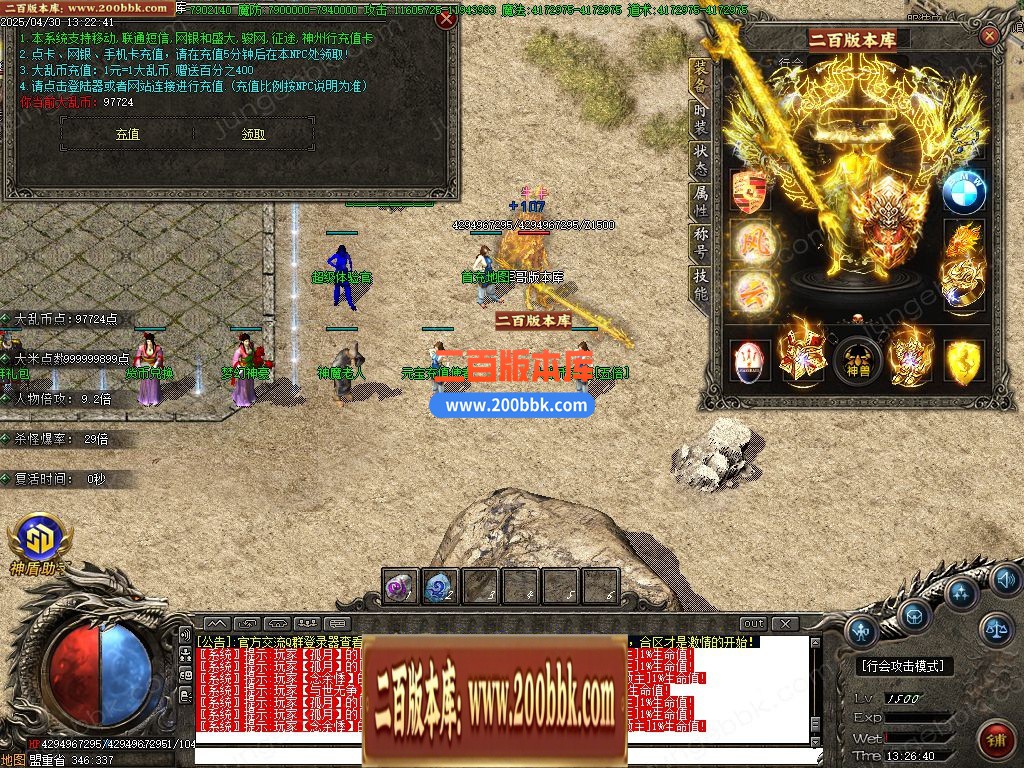
Task: Select the Porsche crest equipment slot
Action: [x=749, y=191]
